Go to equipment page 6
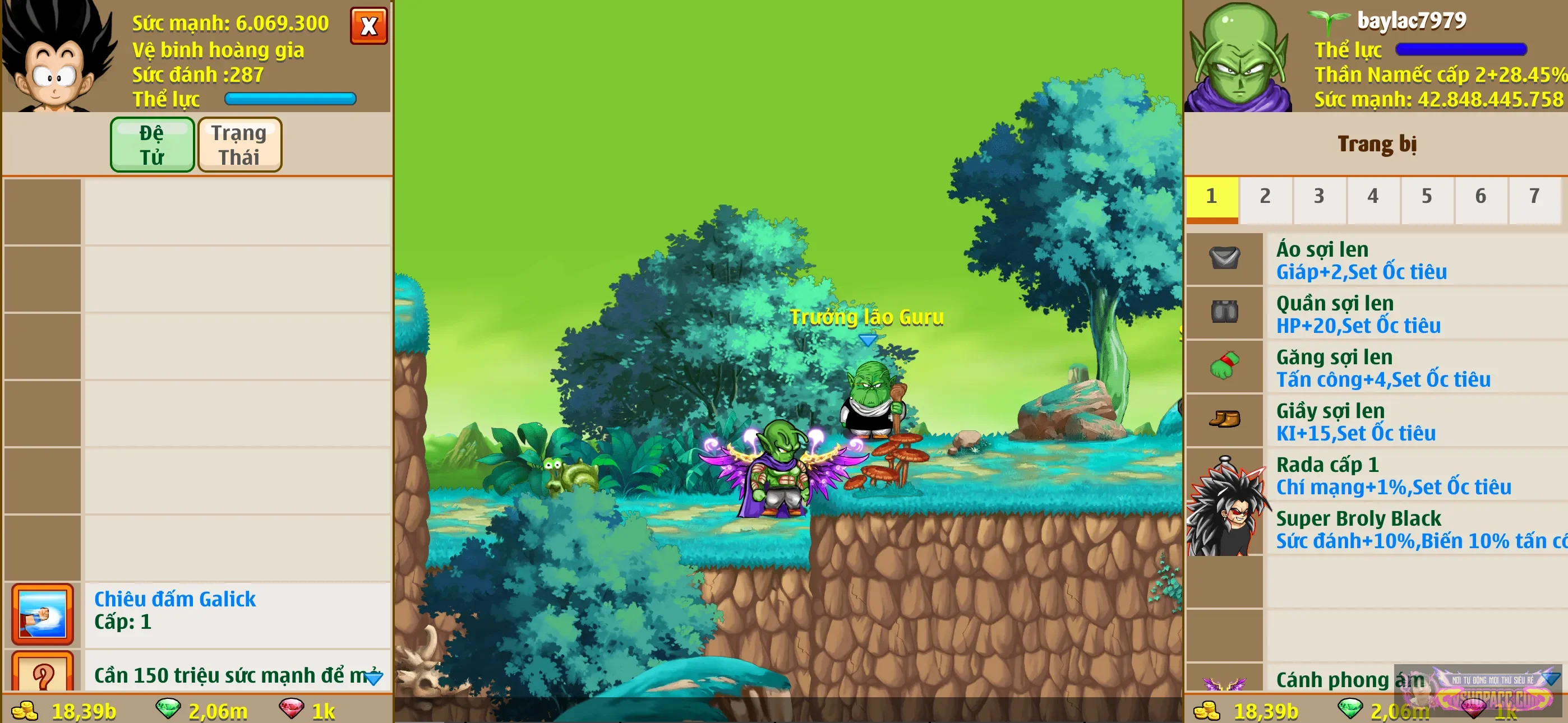The width and height of the screenshot is (1568, 723). click(1480, 197)
